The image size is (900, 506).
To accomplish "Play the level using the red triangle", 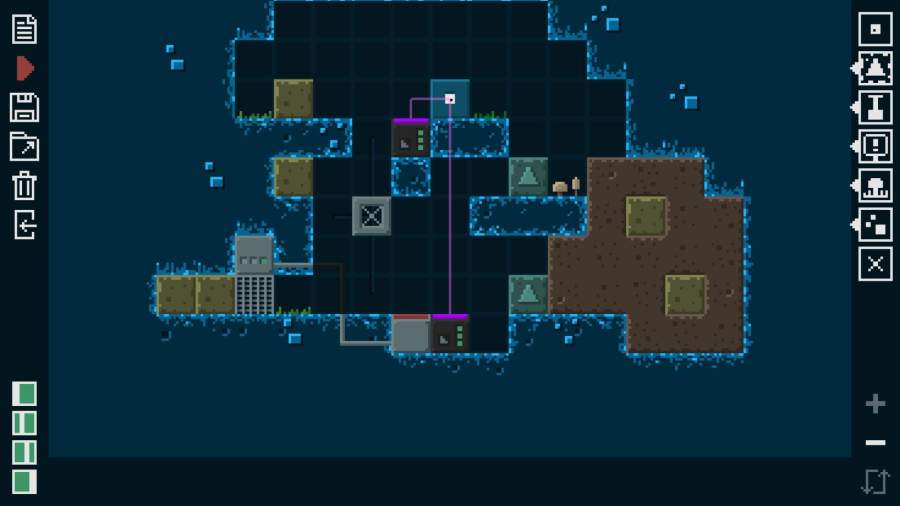I will 25,68.
